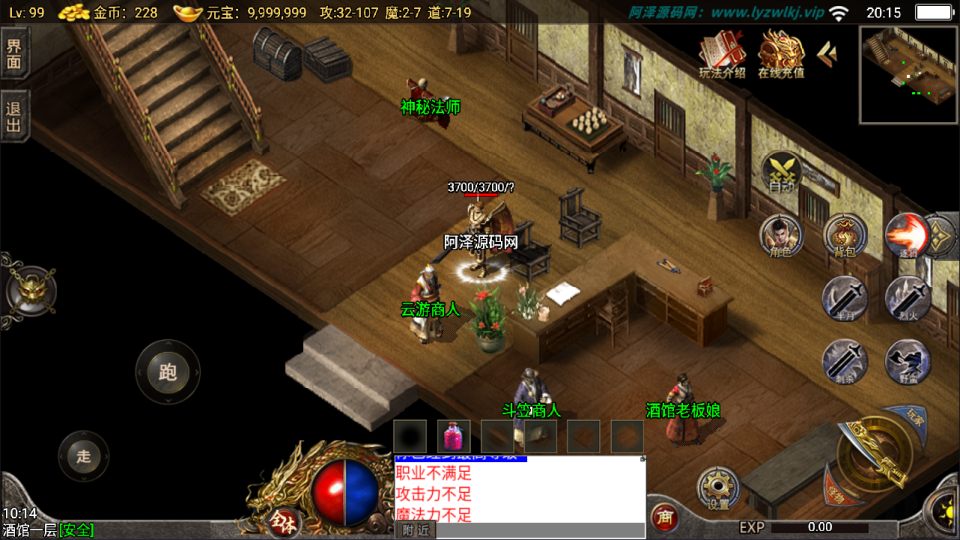Switch chat to the 附近 nearby tab
Image resolution: width=960 pixels, height=540 pixels.
(415, 530)
